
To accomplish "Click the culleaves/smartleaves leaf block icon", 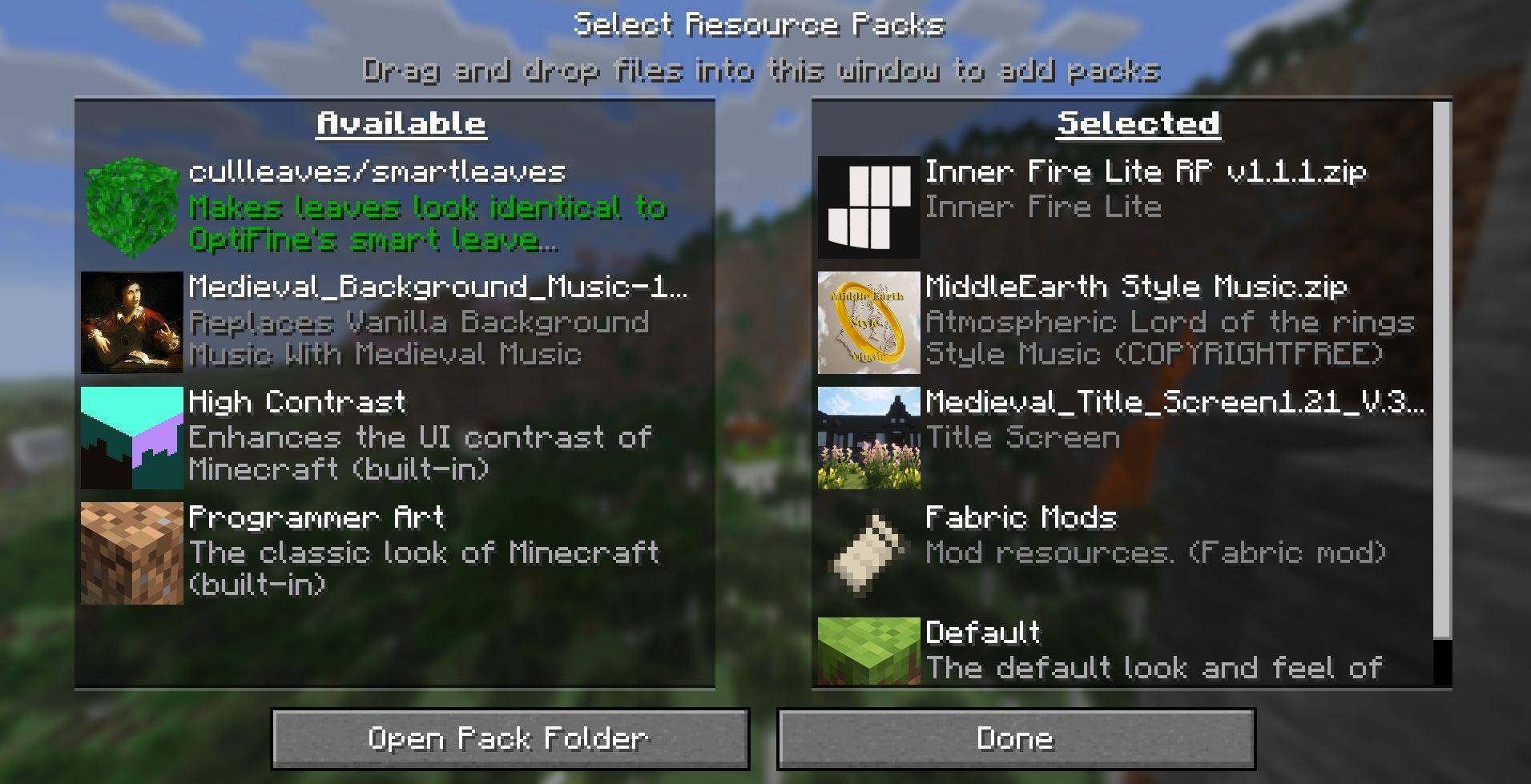I will point(131,207).
